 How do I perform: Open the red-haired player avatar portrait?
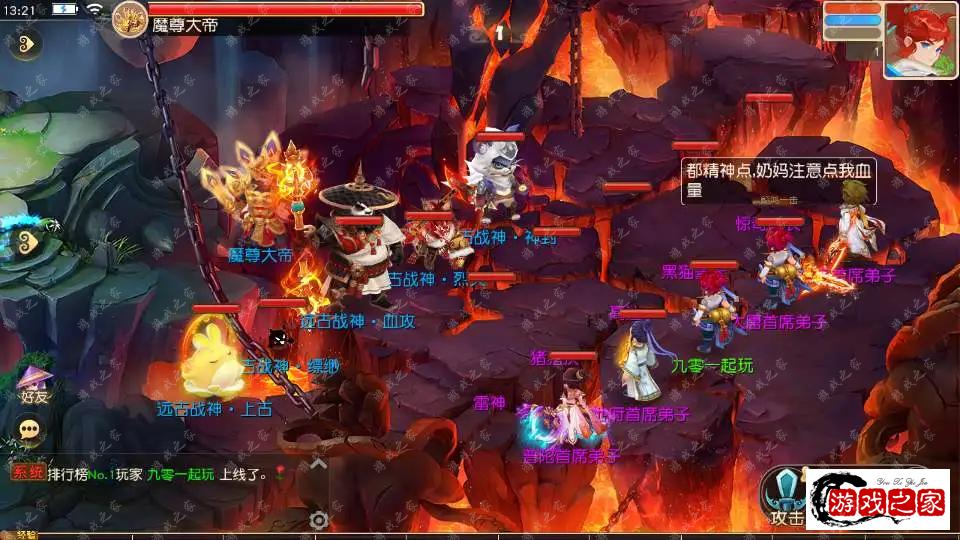(x=920, y=40)
